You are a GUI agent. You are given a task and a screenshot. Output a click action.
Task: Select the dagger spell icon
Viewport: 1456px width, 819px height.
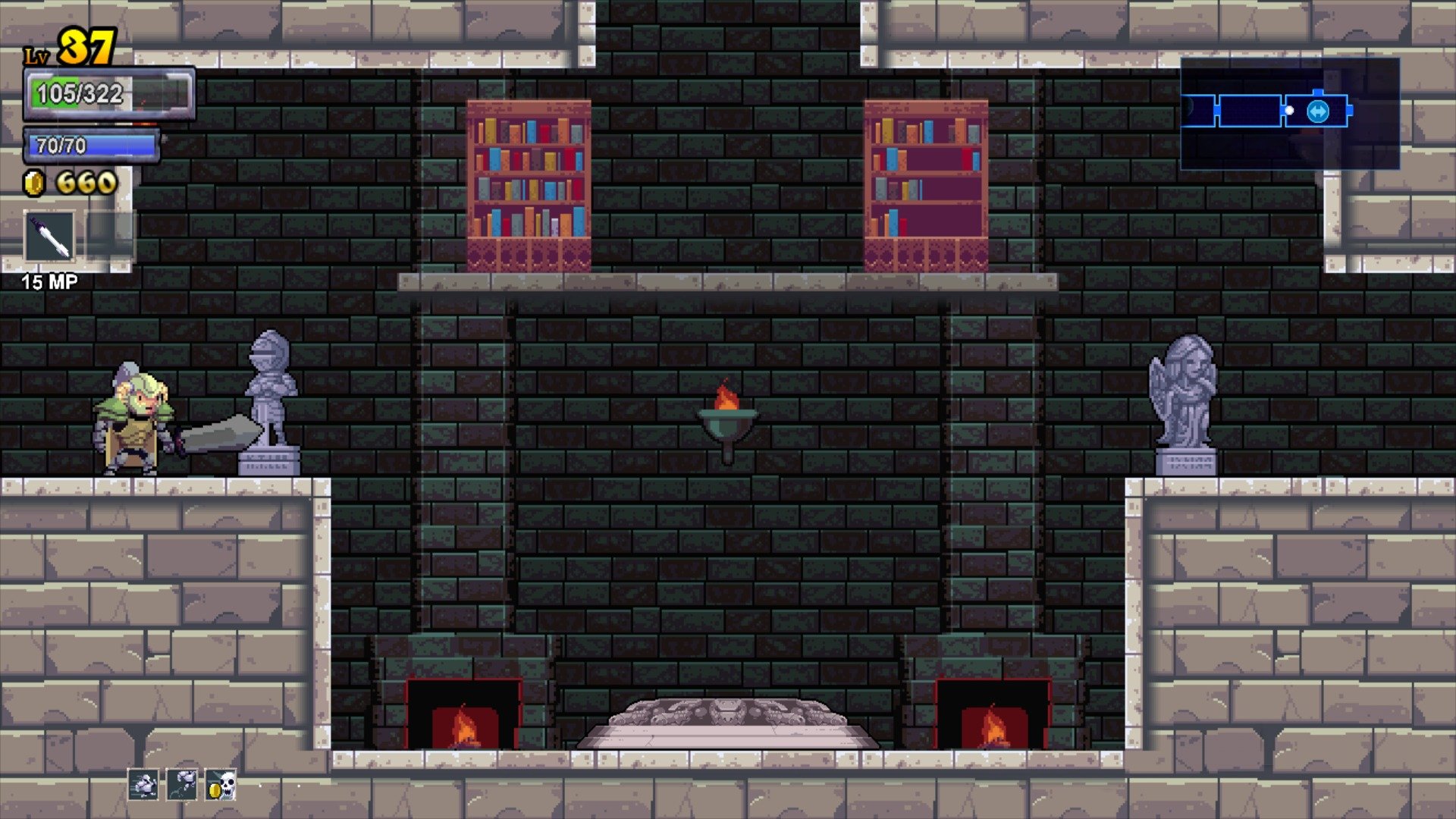click(x=49, y=237)
